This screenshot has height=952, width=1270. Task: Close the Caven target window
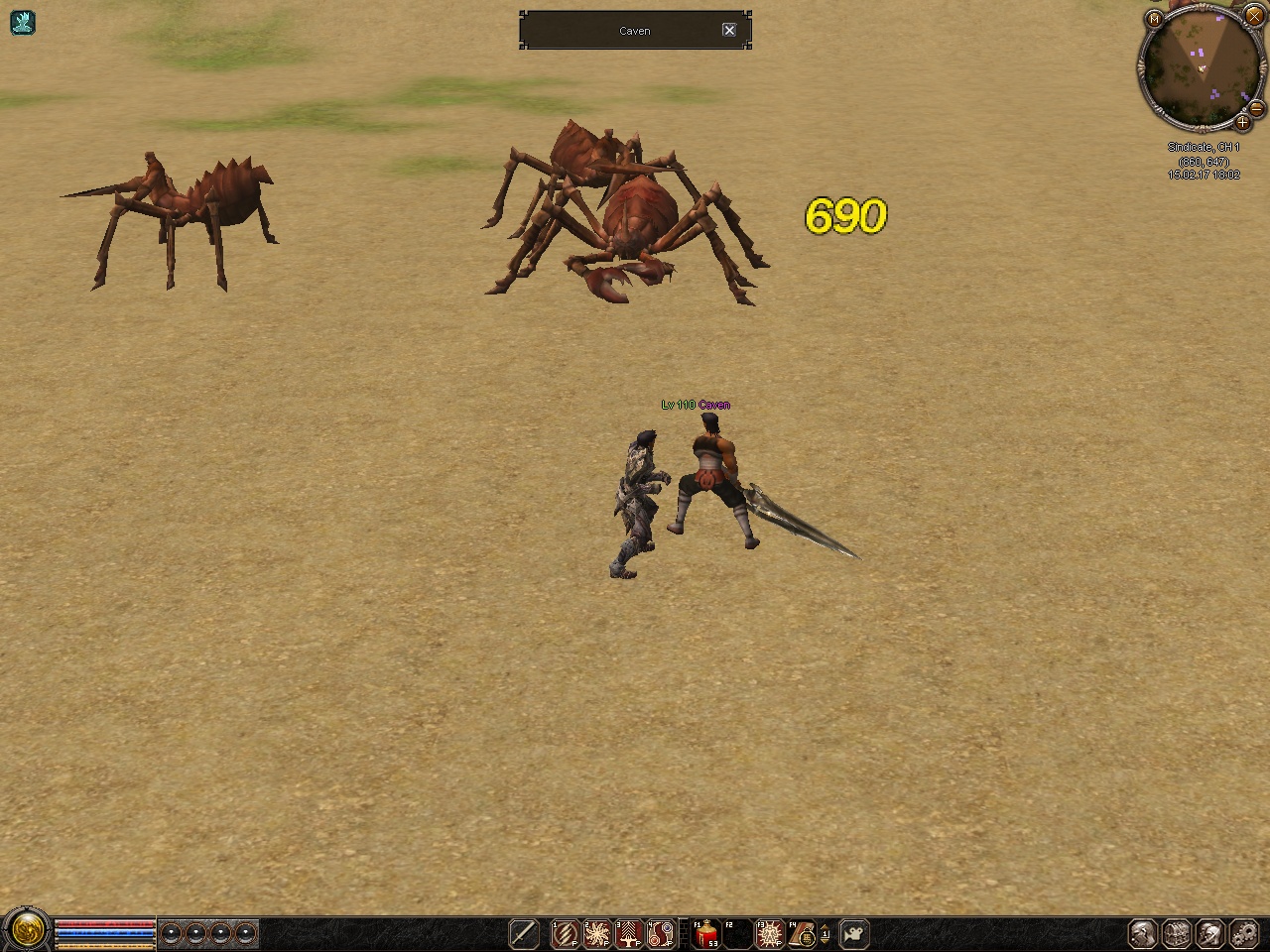point(729,30)
